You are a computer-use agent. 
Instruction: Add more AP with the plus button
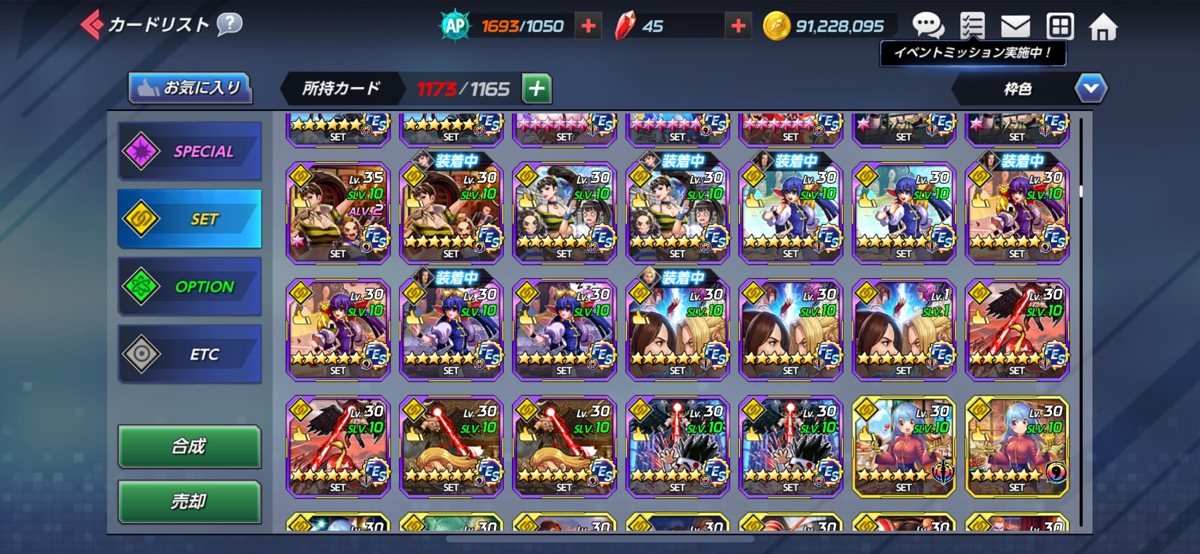point(589,26)
